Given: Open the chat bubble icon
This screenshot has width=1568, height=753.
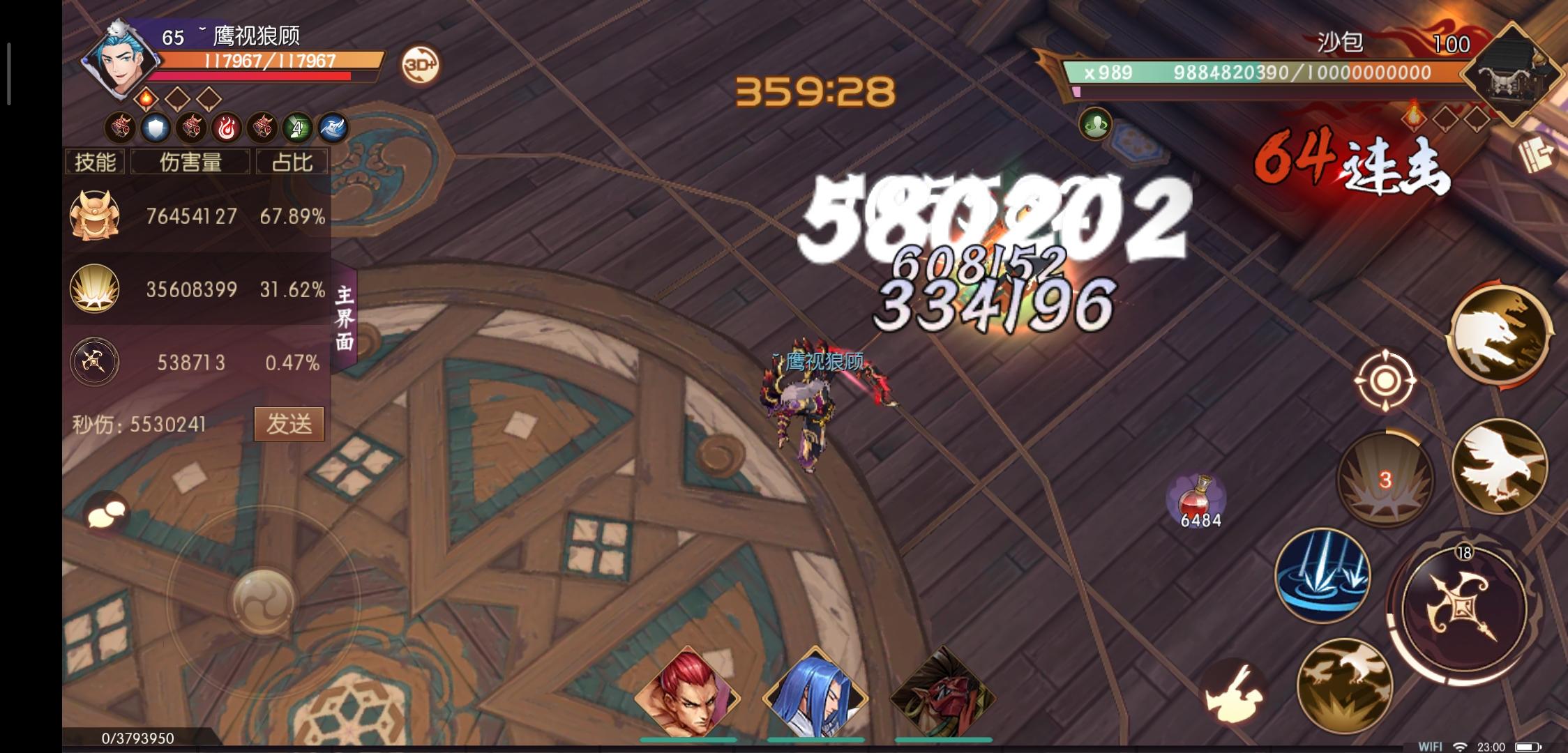Looking at the screenshot, I should coord(108,511).
